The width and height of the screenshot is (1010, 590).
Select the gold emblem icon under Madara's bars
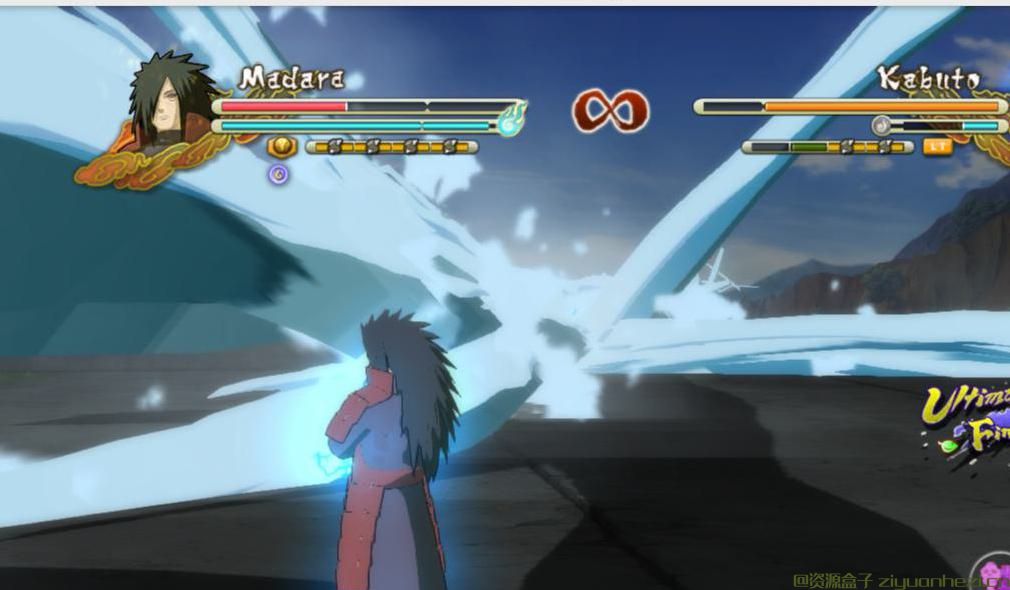click(x=282, y=147)
